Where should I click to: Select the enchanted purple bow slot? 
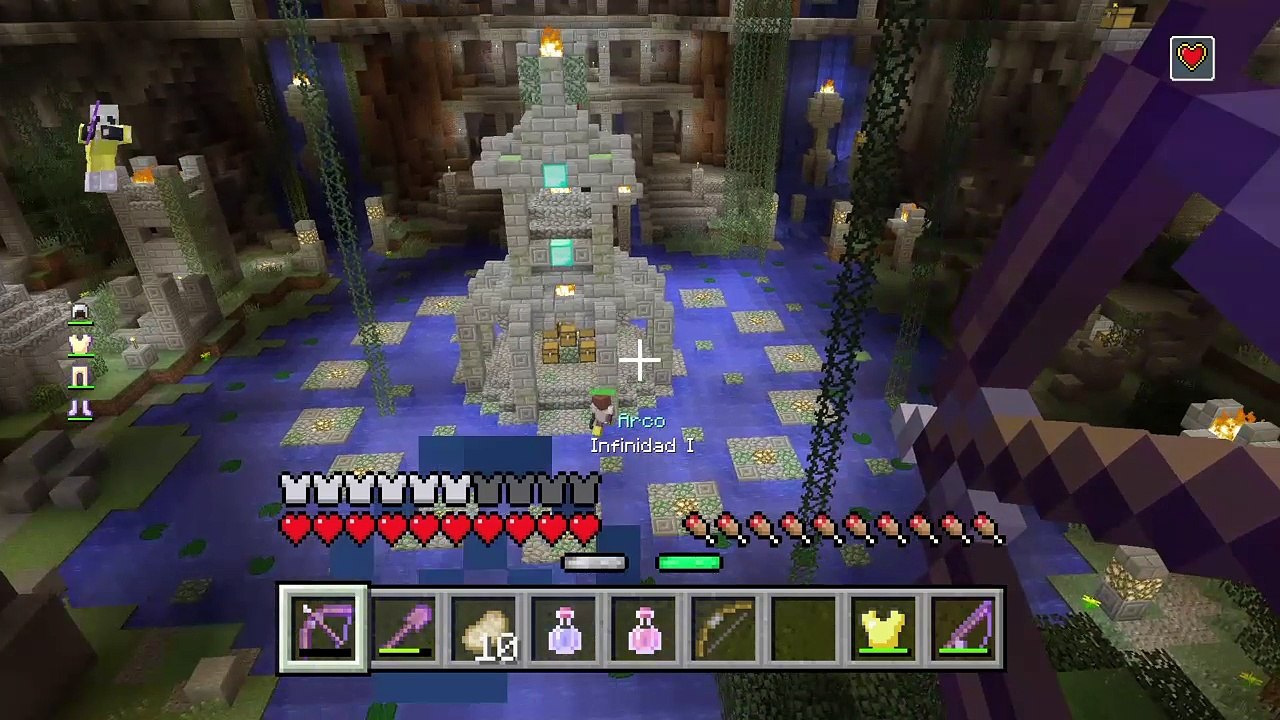tap(323, 629)
